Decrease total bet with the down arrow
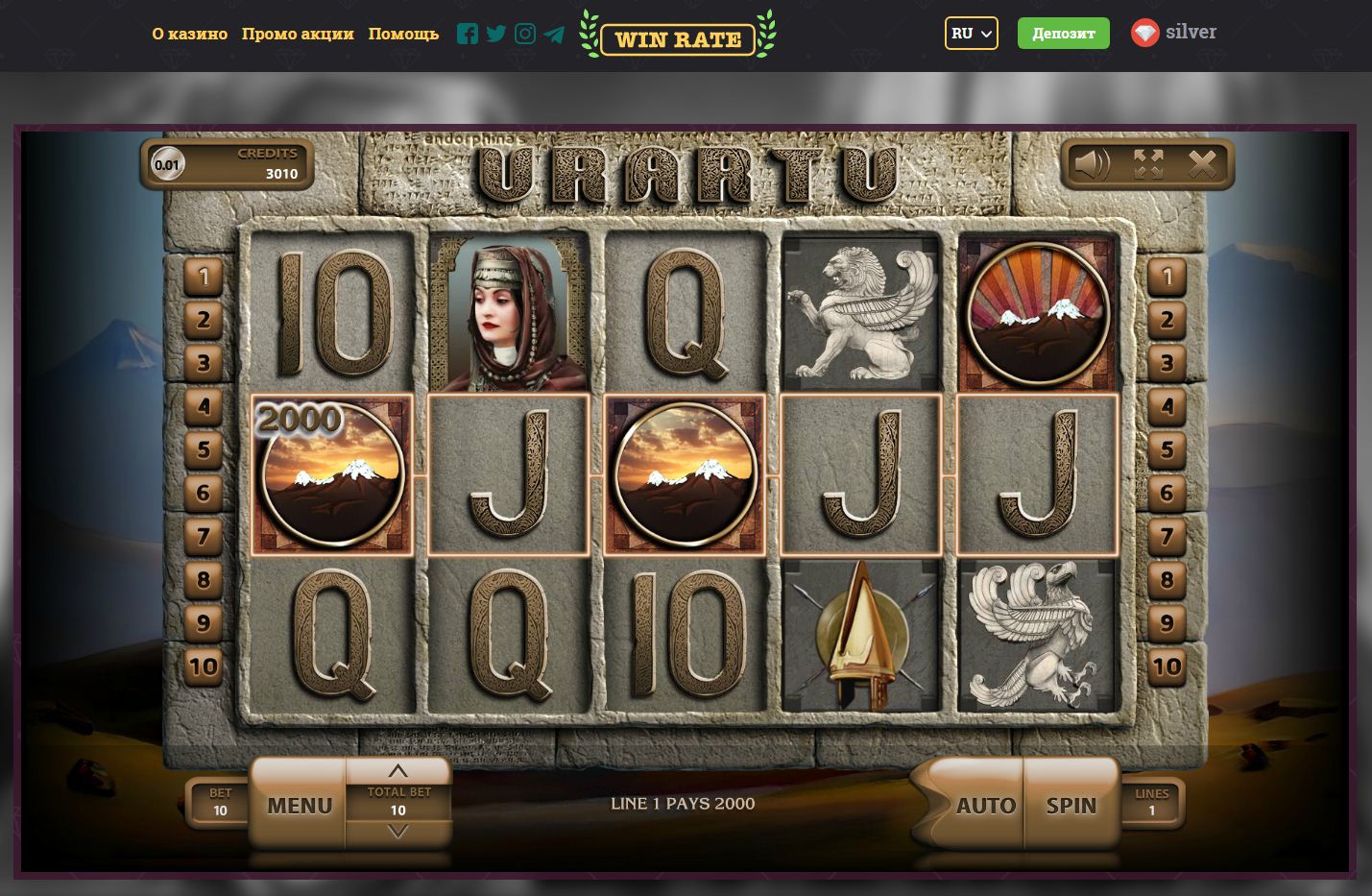Screen dimensions: 1372x896 [x=397, y=832]
